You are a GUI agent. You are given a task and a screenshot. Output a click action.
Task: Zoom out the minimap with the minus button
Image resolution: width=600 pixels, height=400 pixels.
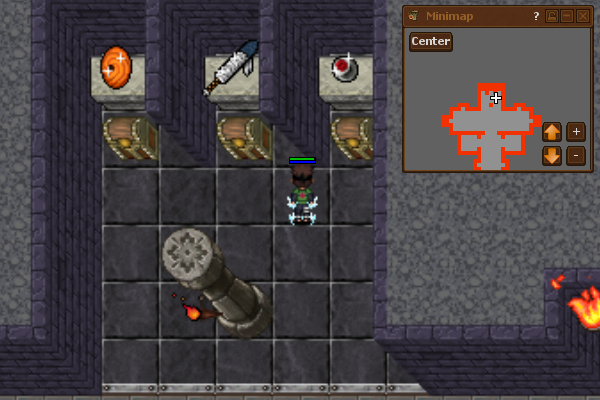[x=575, y=155]
